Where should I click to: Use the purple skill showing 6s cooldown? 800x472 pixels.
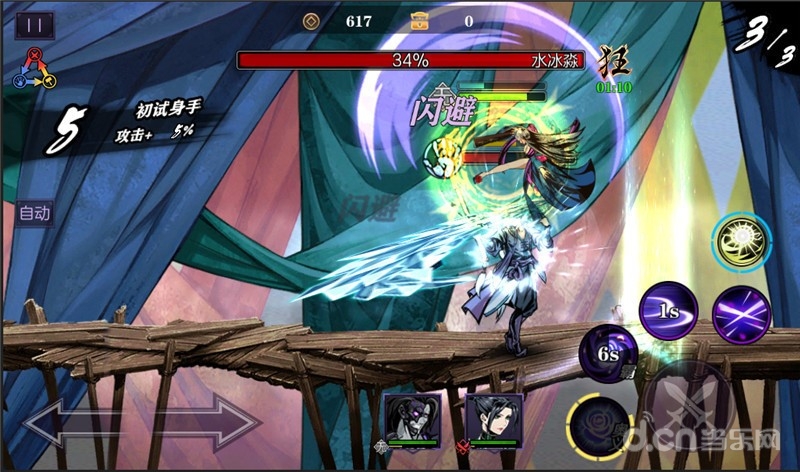(608, 353)
